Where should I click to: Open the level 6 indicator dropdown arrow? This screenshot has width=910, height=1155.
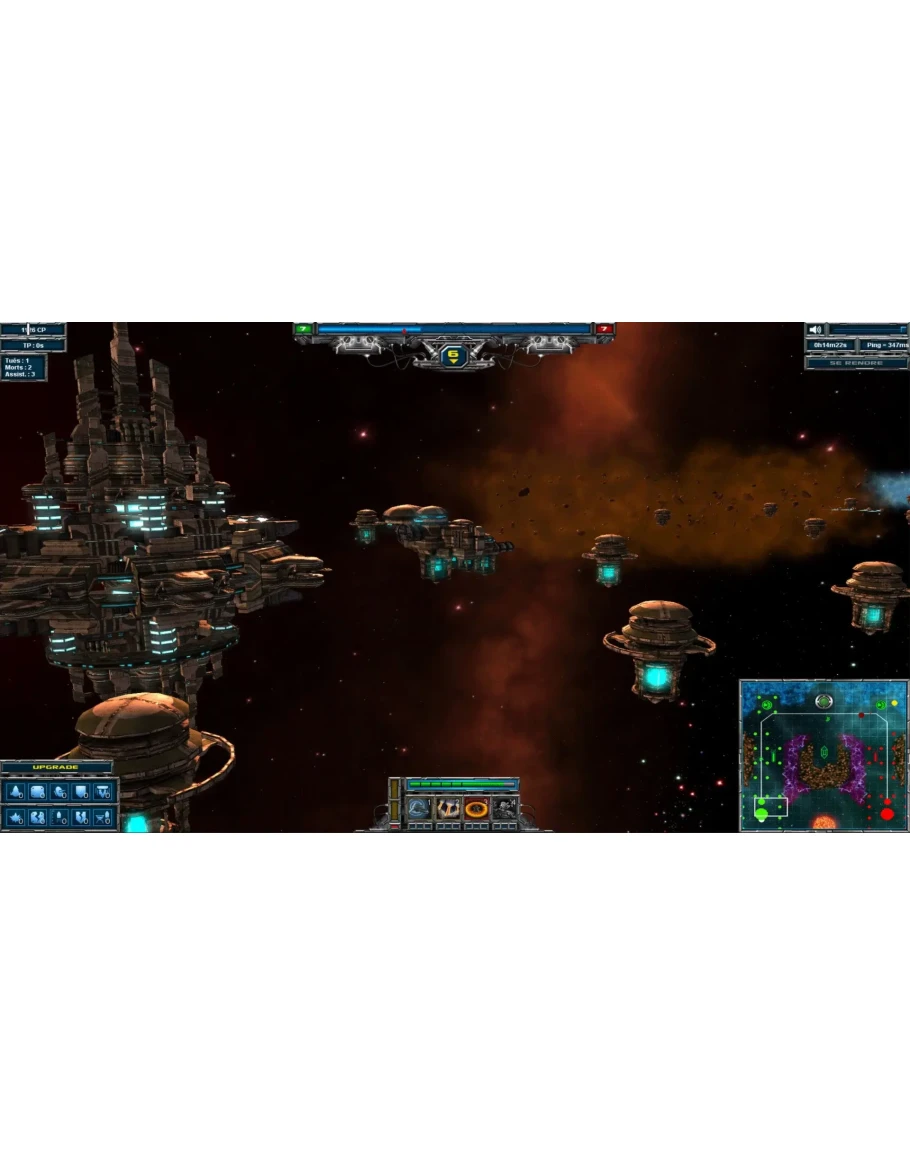[455, 363]
